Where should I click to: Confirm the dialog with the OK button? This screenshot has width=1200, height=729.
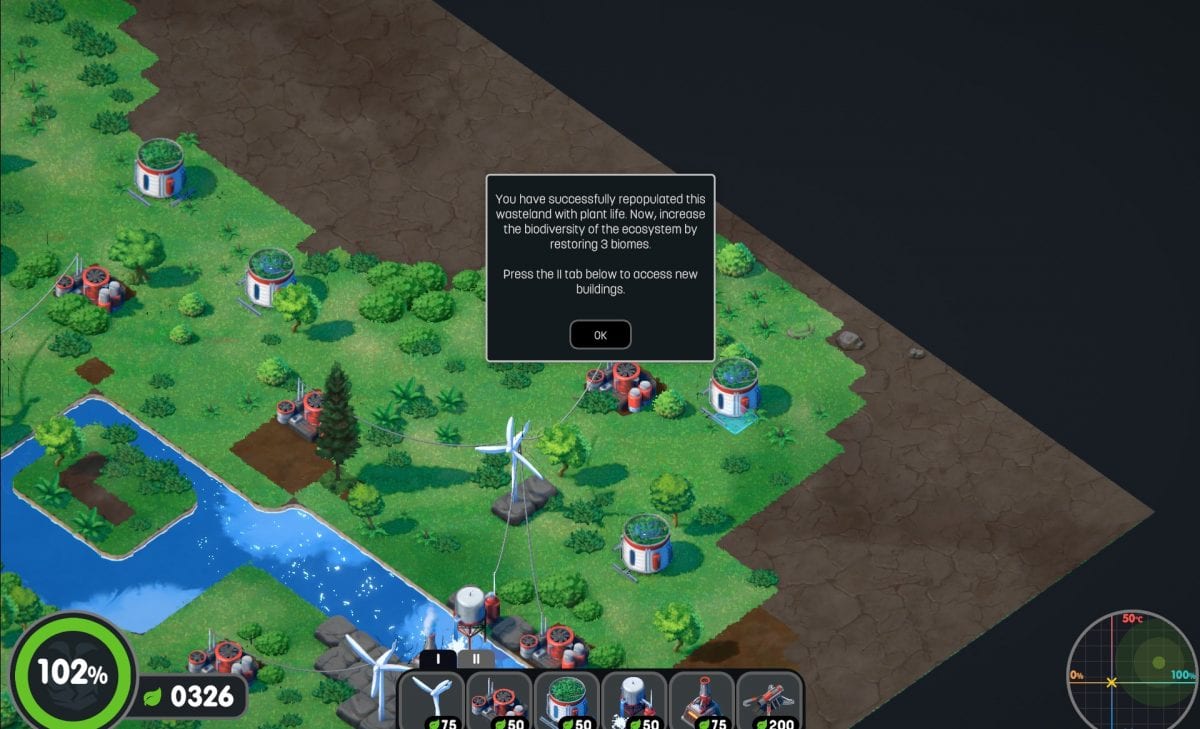600,335
